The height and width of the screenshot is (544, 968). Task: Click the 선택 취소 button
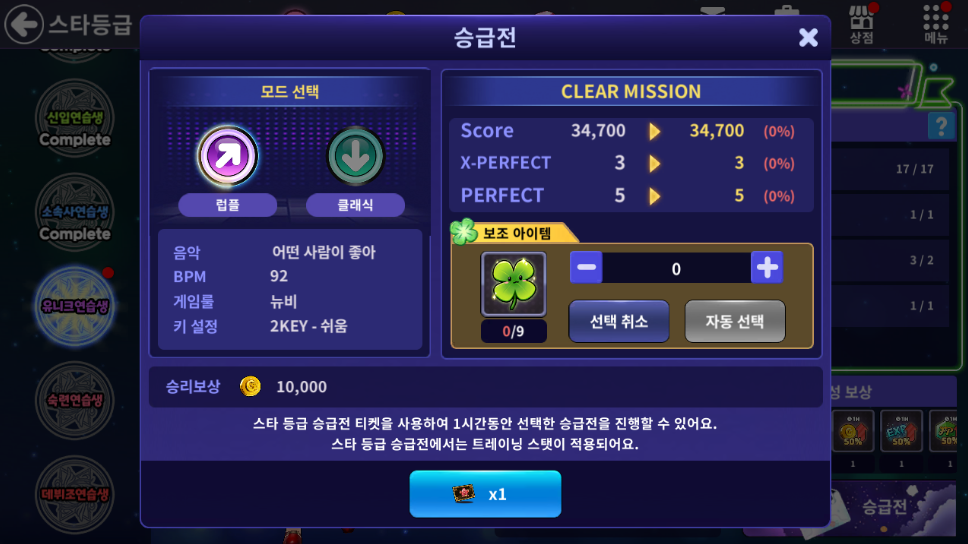(619, 321)
